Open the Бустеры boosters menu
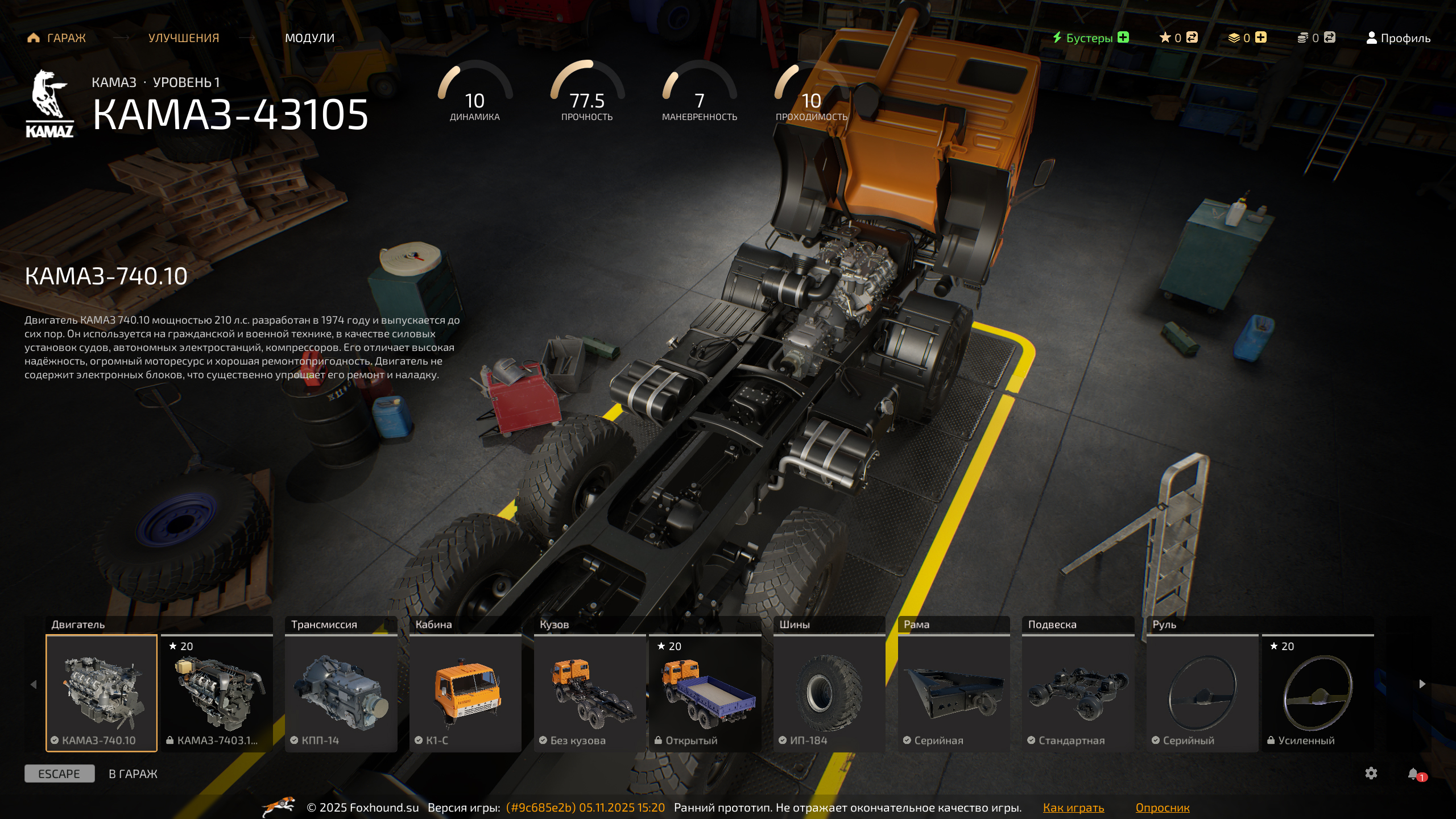 1090,38
